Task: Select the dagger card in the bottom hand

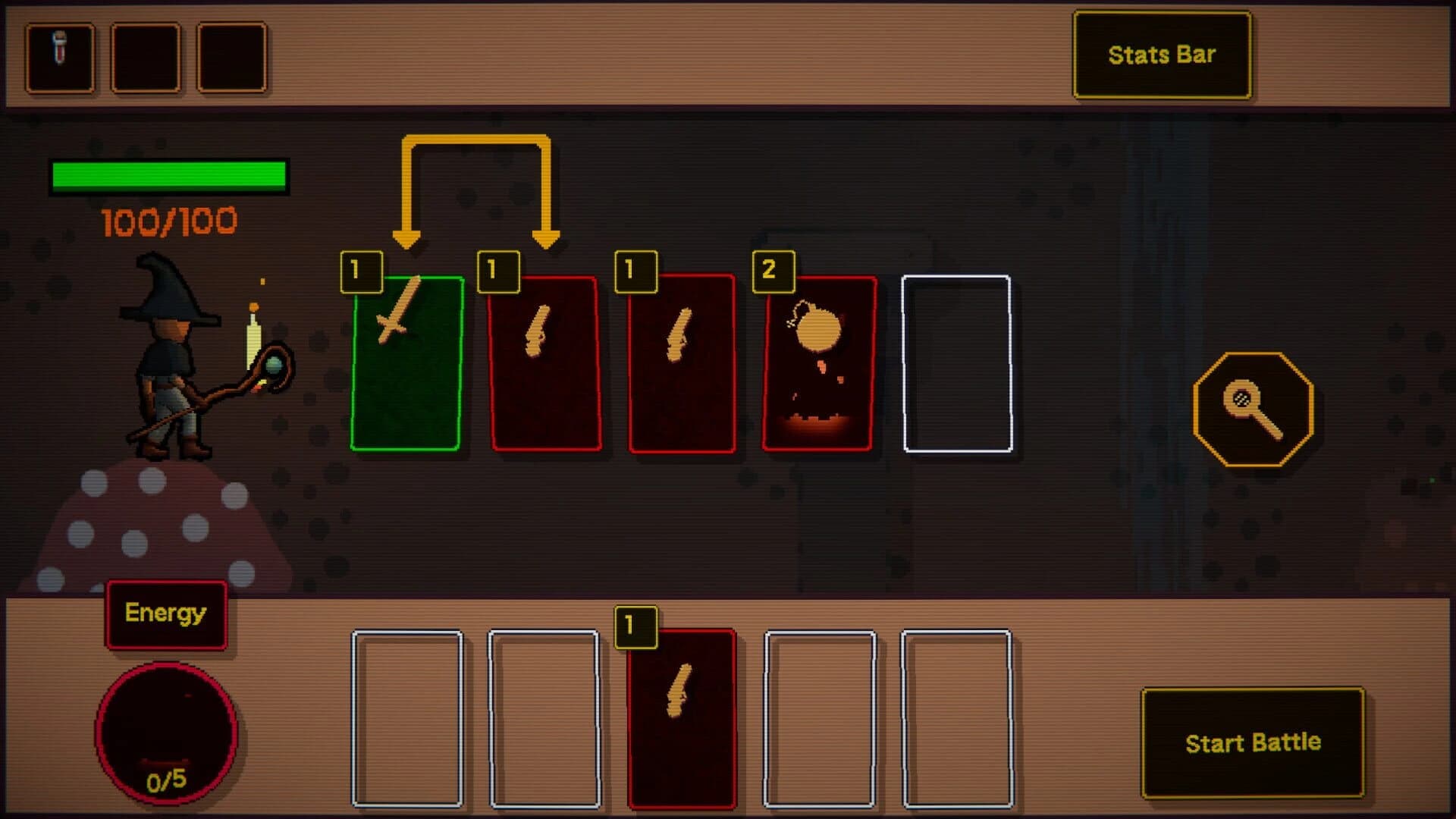Action: 682,720
